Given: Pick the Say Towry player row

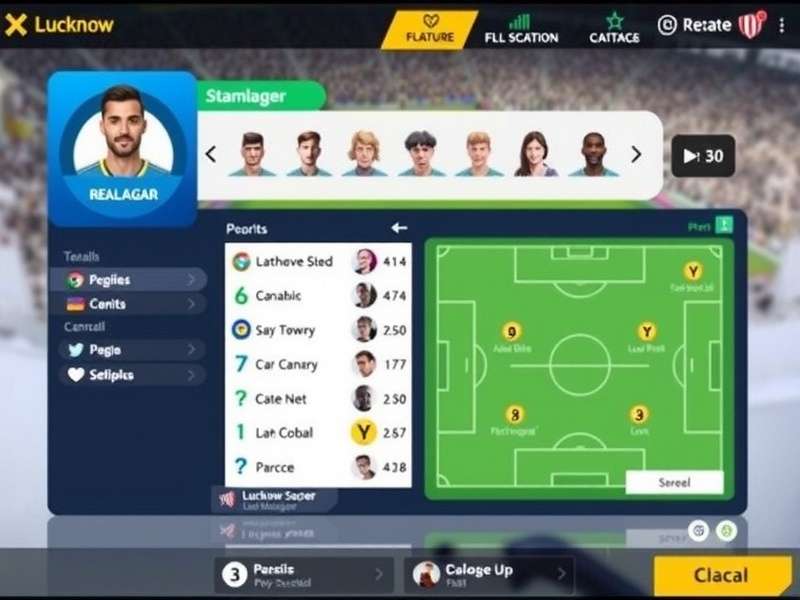Looking at the screenshot, I should (x=318, y=330).
